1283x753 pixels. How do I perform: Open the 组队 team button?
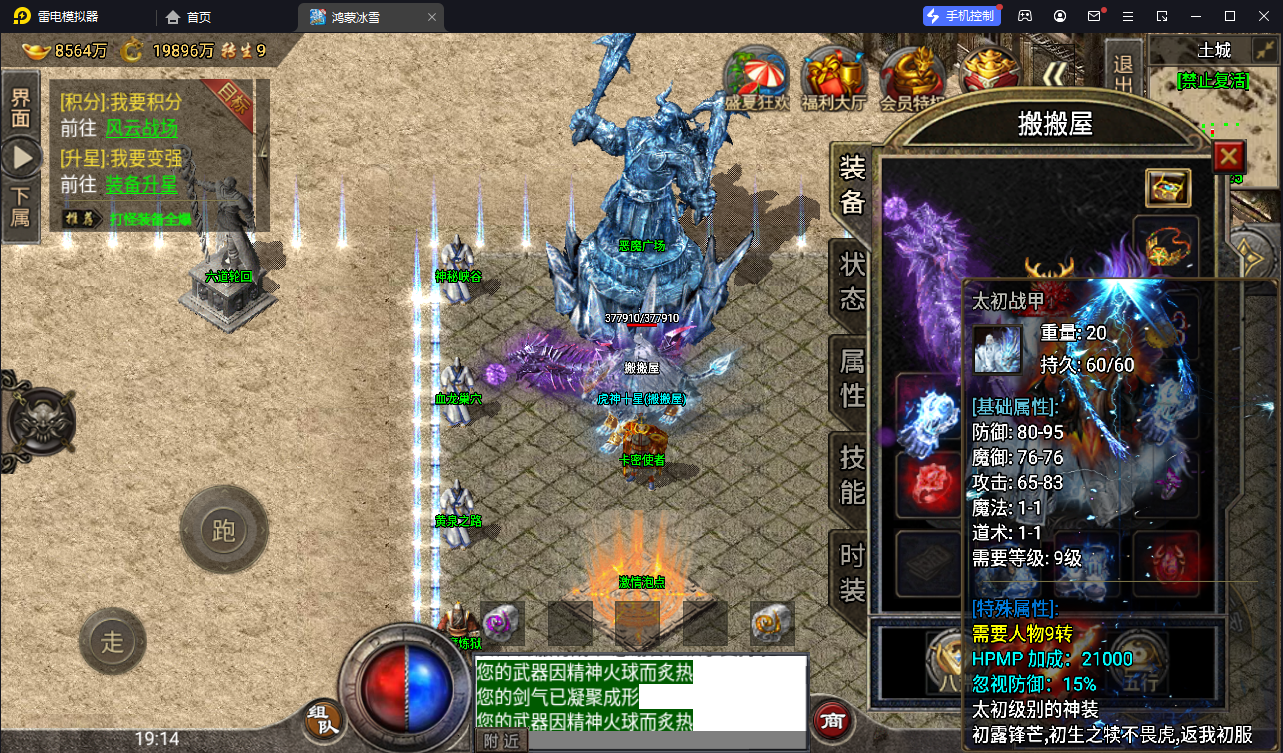(x=324, y=719)
